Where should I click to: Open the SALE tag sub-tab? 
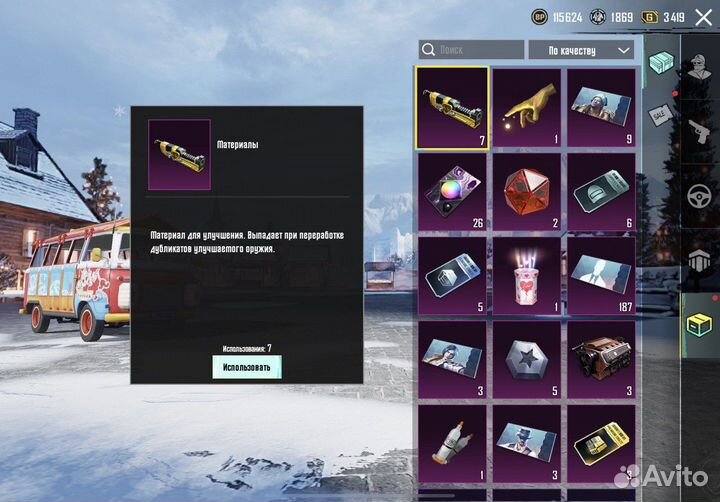point(657,113)
